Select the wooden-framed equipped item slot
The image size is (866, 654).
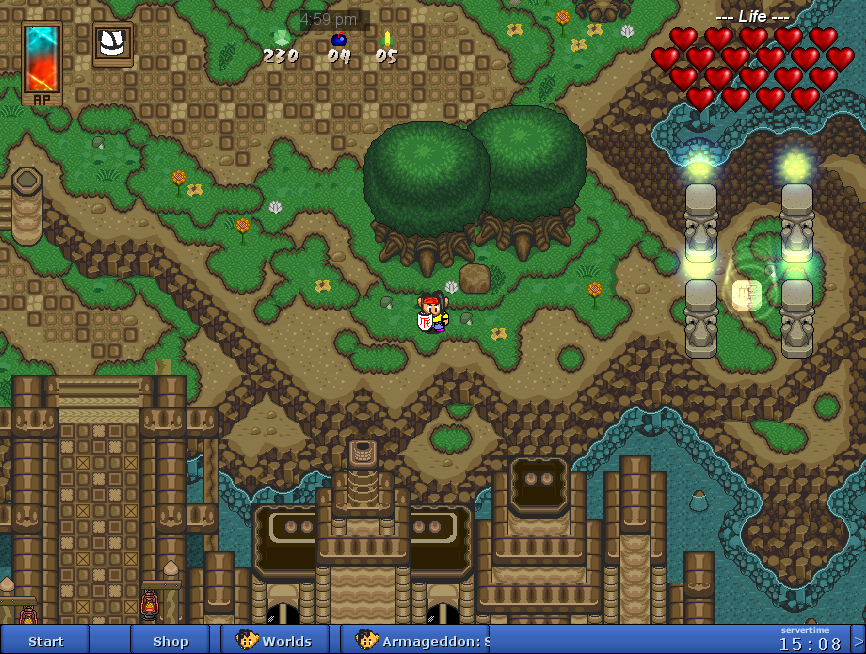(x=113, y=43)
